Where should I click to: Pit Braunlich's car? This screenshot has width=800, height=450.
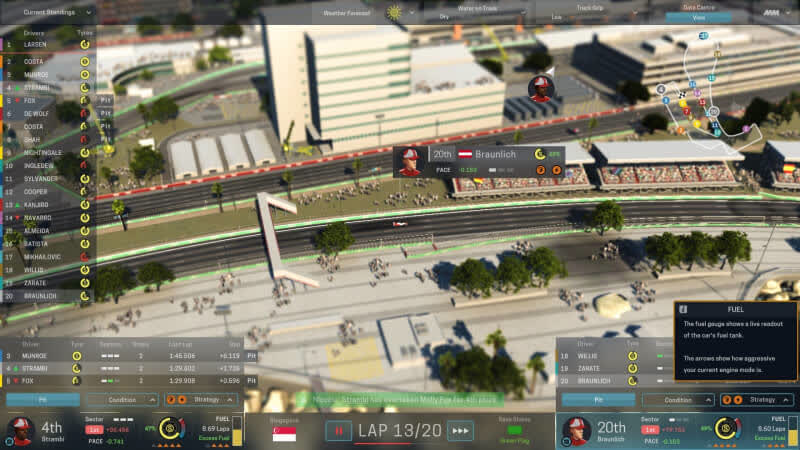[x=598, y=399]
